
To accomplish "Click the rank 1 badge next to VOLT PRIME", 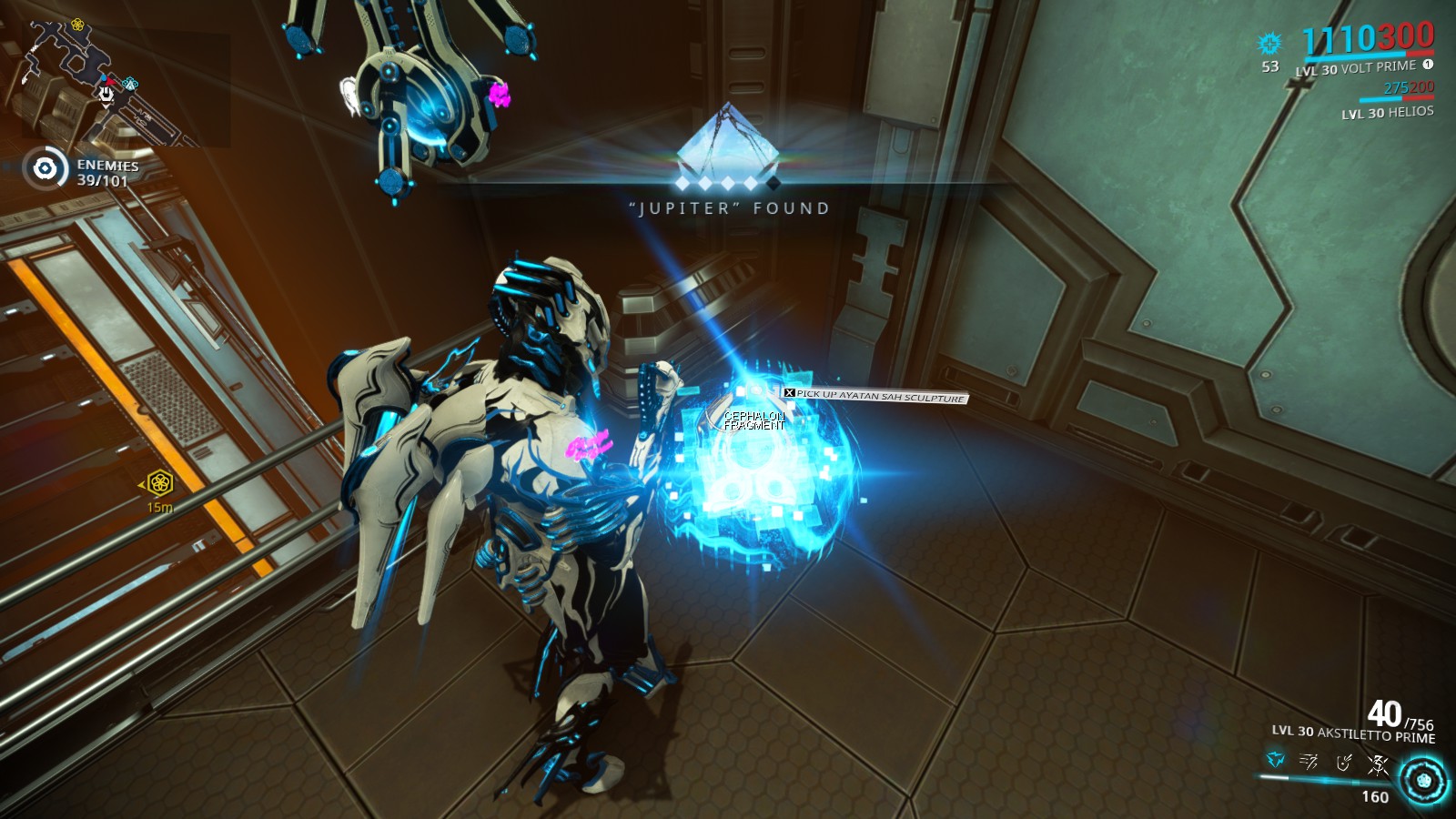I will 1428,66.
